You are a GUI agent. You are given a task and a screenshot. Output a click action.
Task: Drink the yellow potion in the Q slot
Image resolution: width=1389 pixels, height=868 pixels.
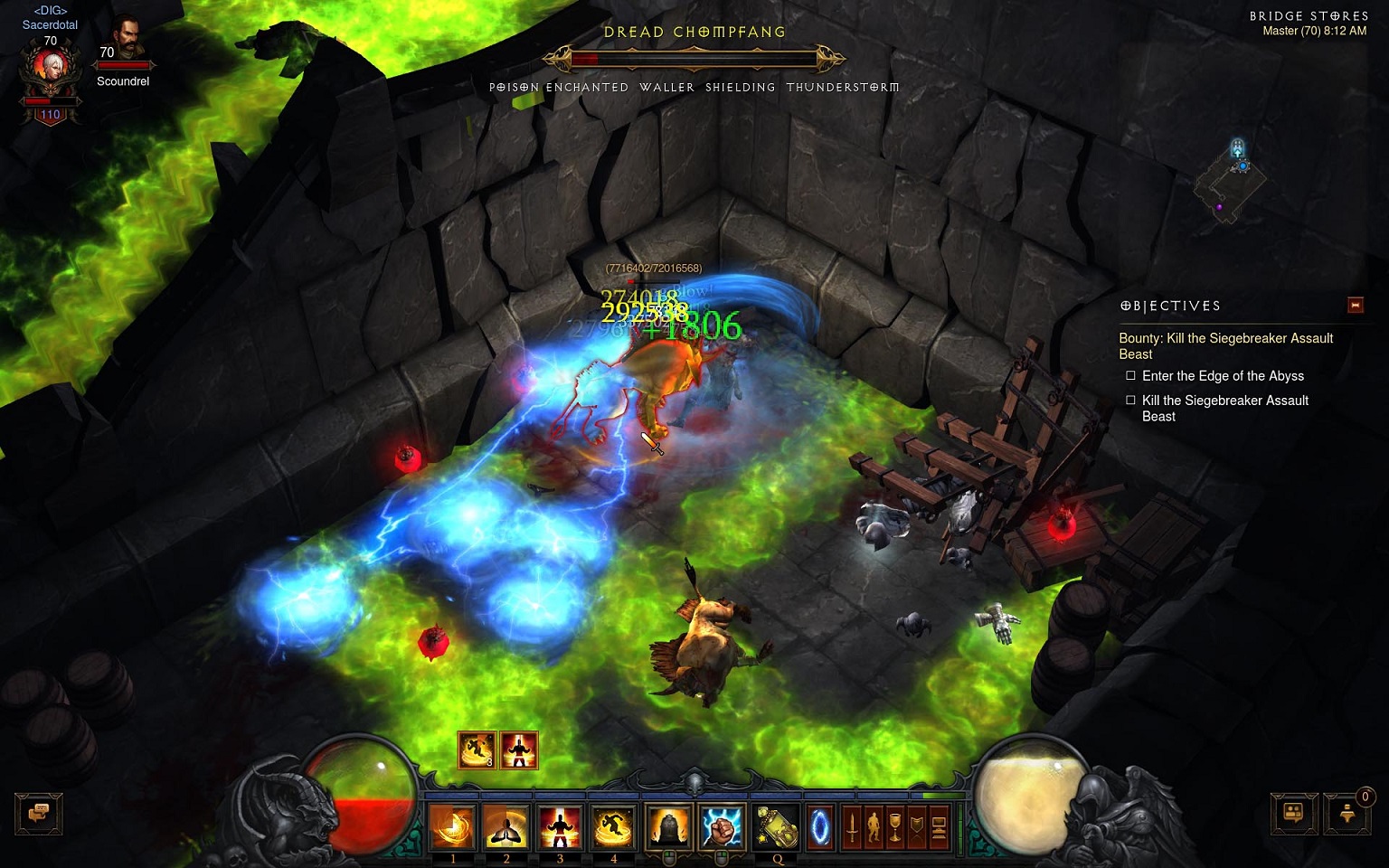click(x=777, y=826)
